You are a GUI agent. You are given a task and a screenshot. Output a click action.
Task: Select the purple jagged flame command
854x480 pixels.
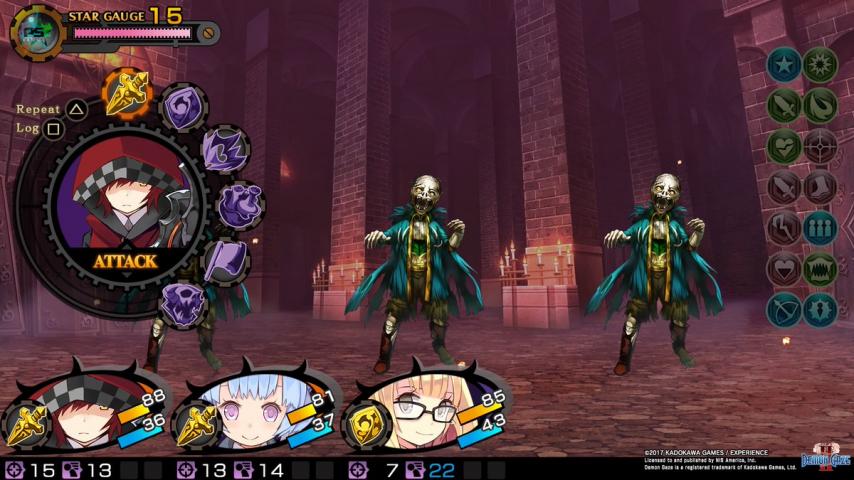[223, 151]
